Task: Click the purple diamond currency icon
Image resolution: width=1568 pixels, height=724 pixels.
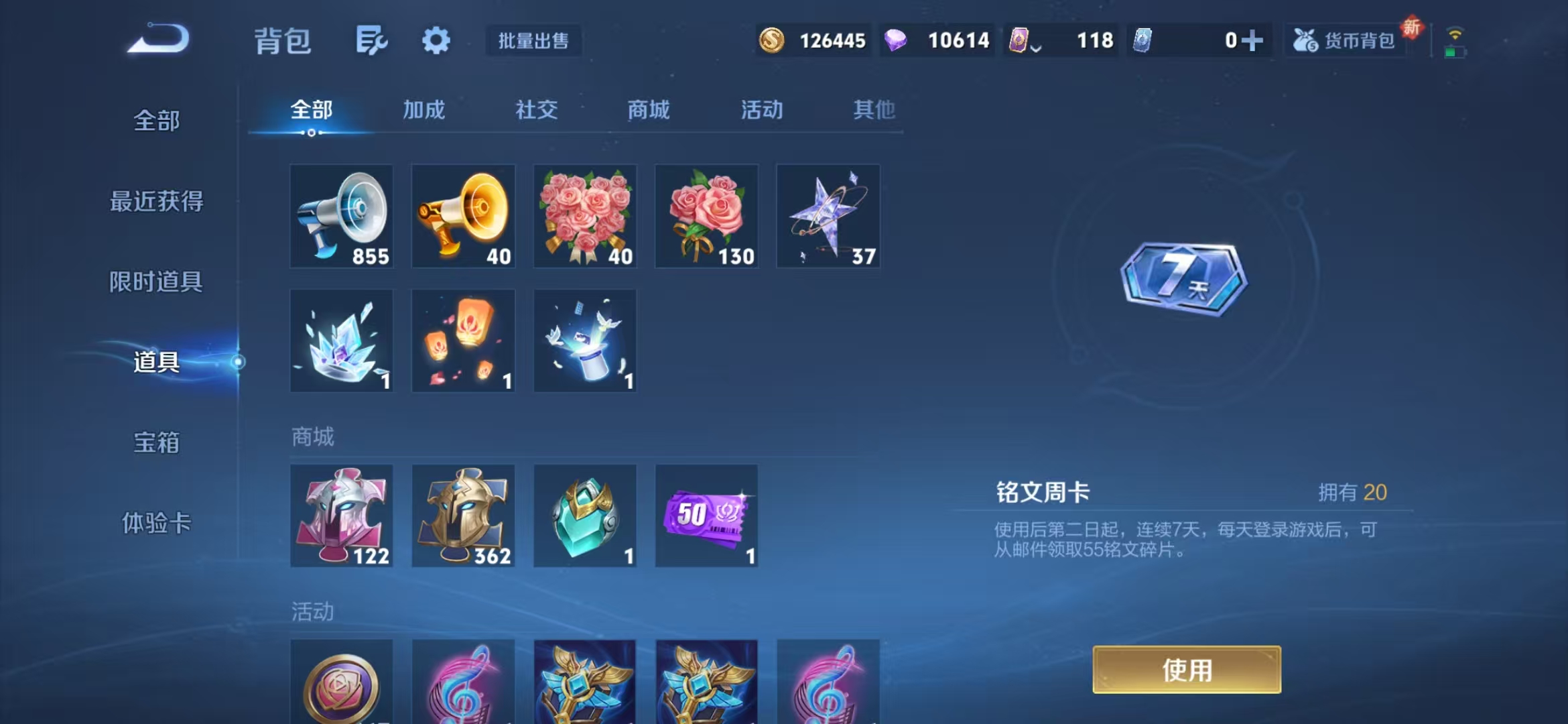Action: [x=897, y=40]
